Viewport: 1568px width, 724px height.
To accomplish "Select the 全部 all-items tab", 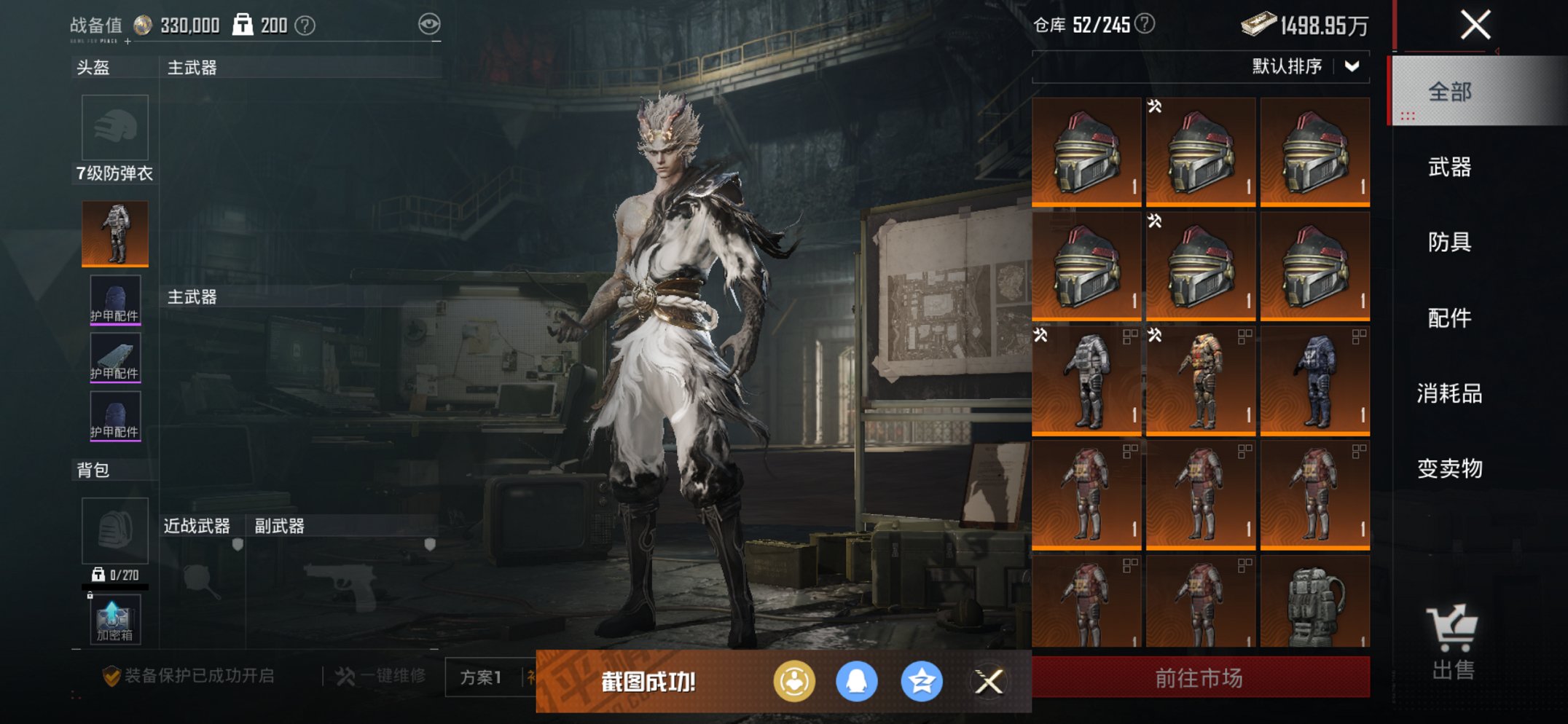I will 1449,92.
